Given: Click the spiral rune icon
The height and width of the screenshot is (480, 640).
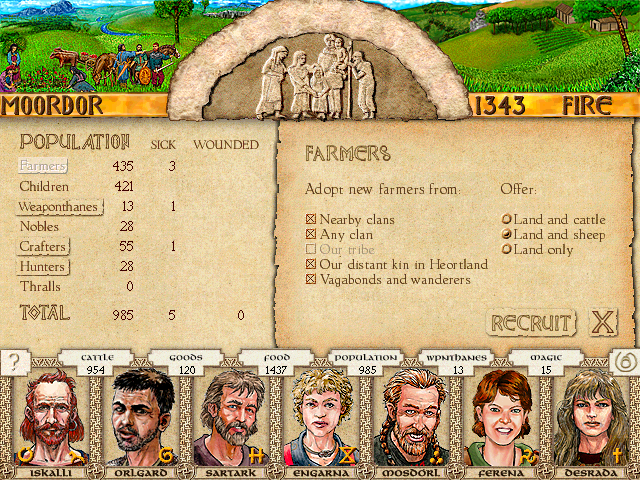Looking at the screenshot, I should tap(622, 363).
